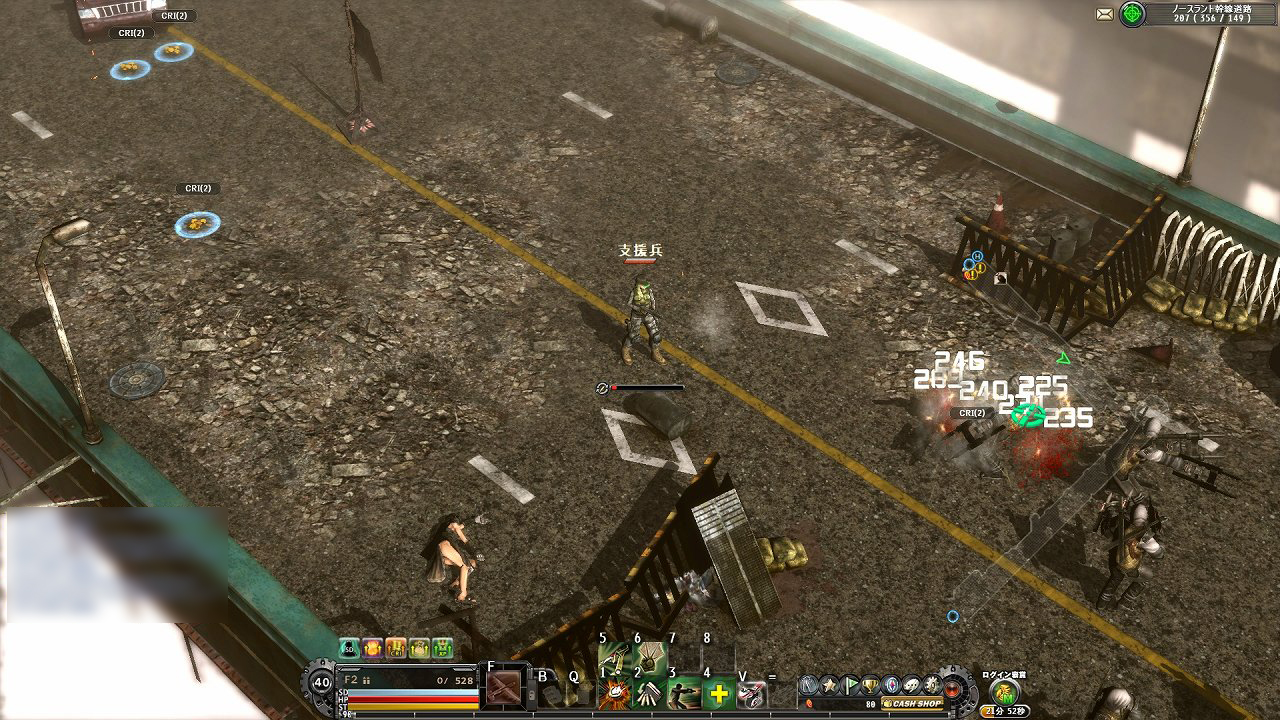This screenshot has width=1280, height=720.
Task: Switch to the F2 weapon loadout tab
Action: [352, 677]
